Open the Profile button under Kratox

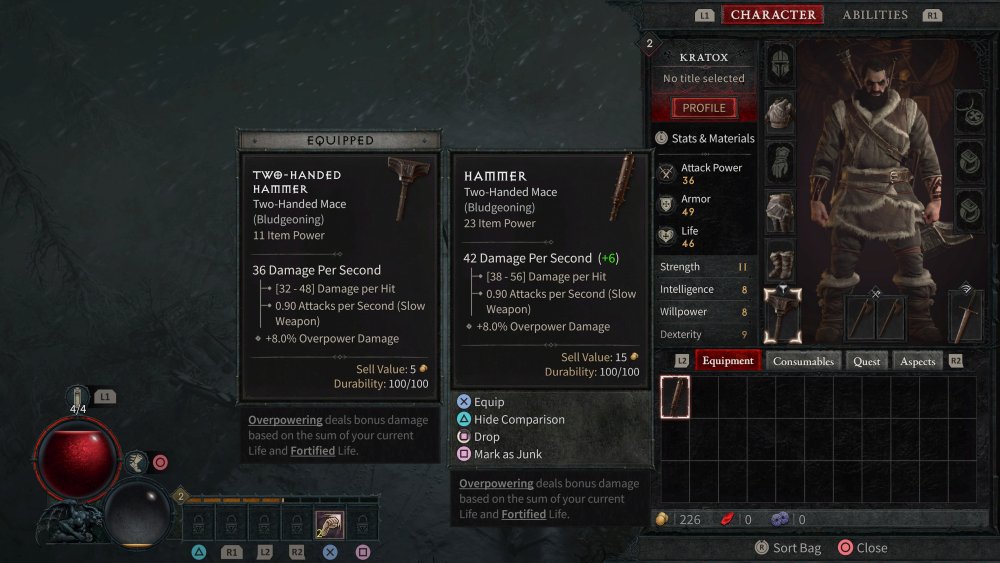tap(704, 108)
